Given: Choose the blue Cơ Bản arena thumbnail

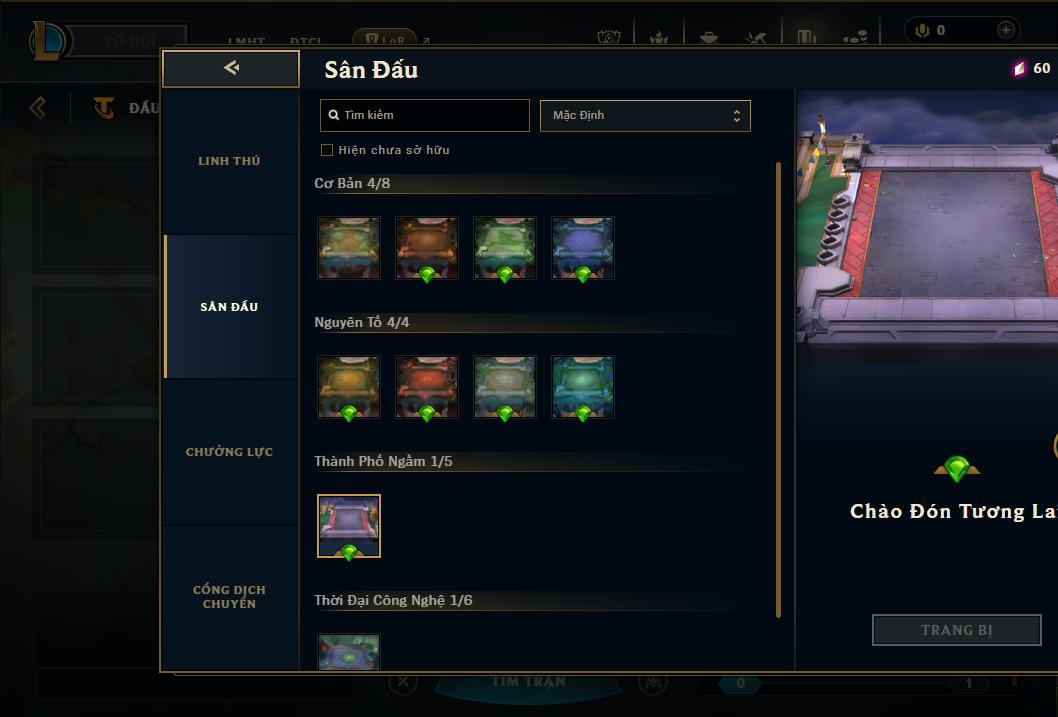Looking at the screenshot, I should [x=583, y=248].
